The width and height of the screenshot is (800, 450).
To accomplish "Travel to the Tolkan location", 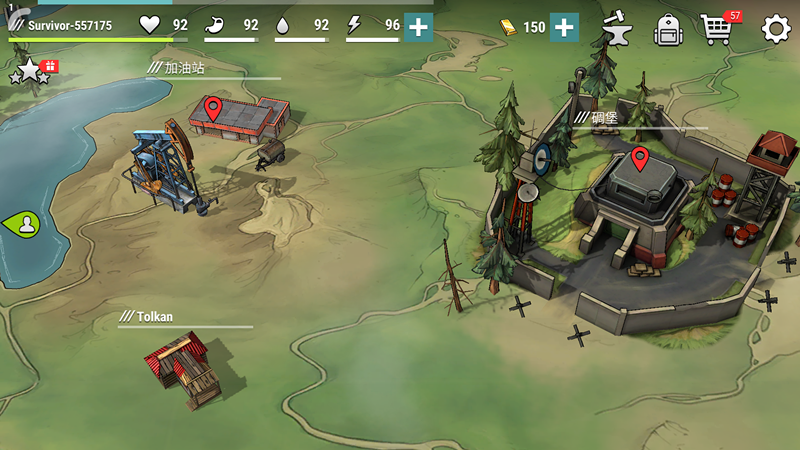I will (183, 365).
